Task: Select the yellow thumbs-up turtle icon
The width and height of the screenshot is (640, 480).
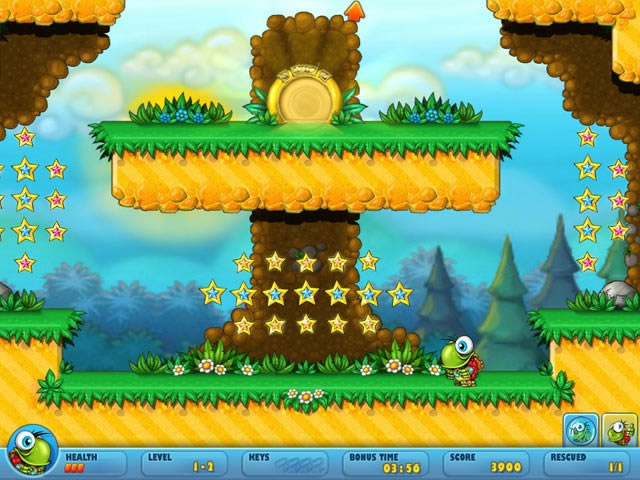Action: point(619,430)
